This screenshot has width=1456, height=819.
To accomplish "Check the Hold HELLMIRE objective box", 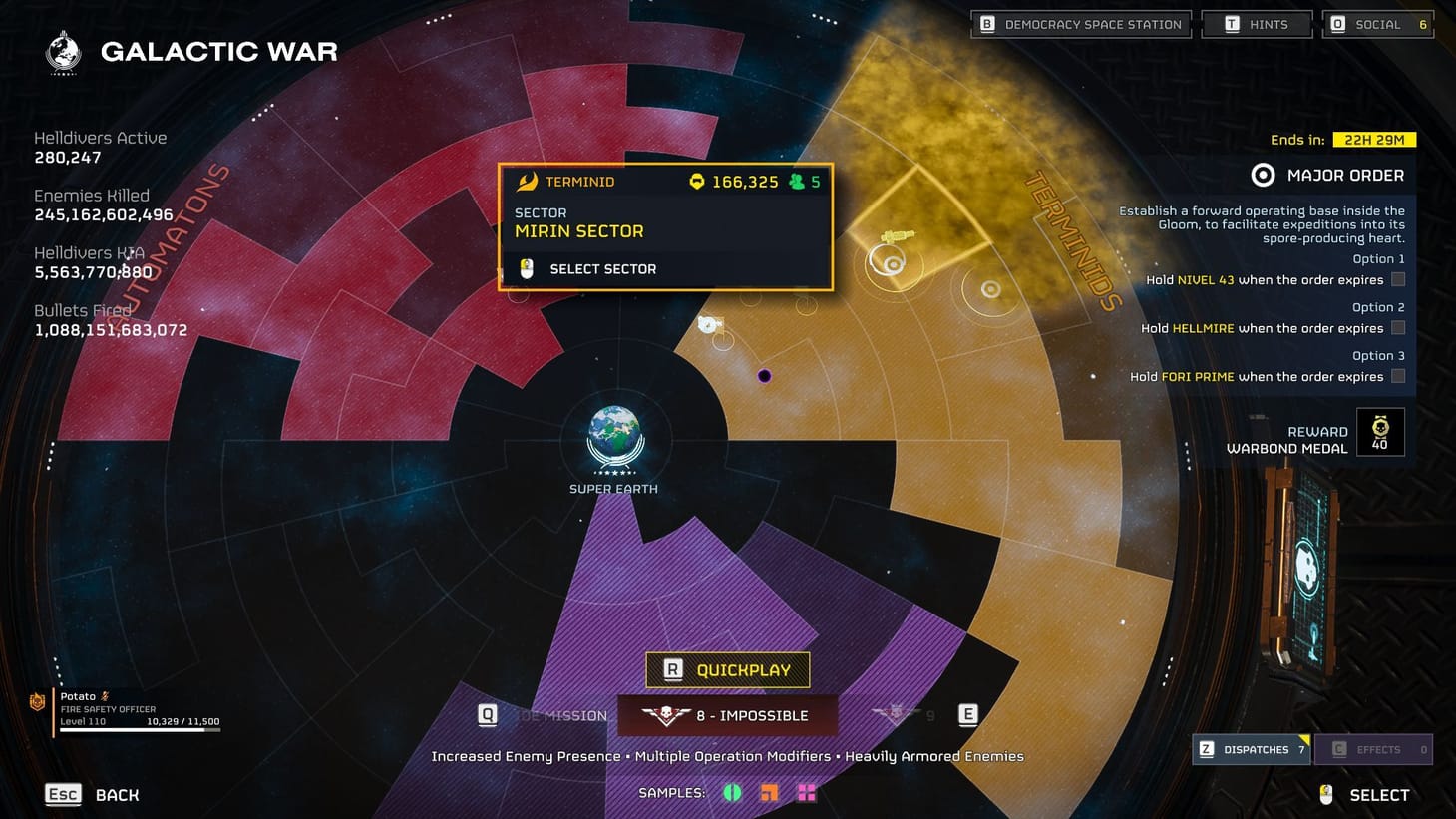I will click(x=1398, y=328).
